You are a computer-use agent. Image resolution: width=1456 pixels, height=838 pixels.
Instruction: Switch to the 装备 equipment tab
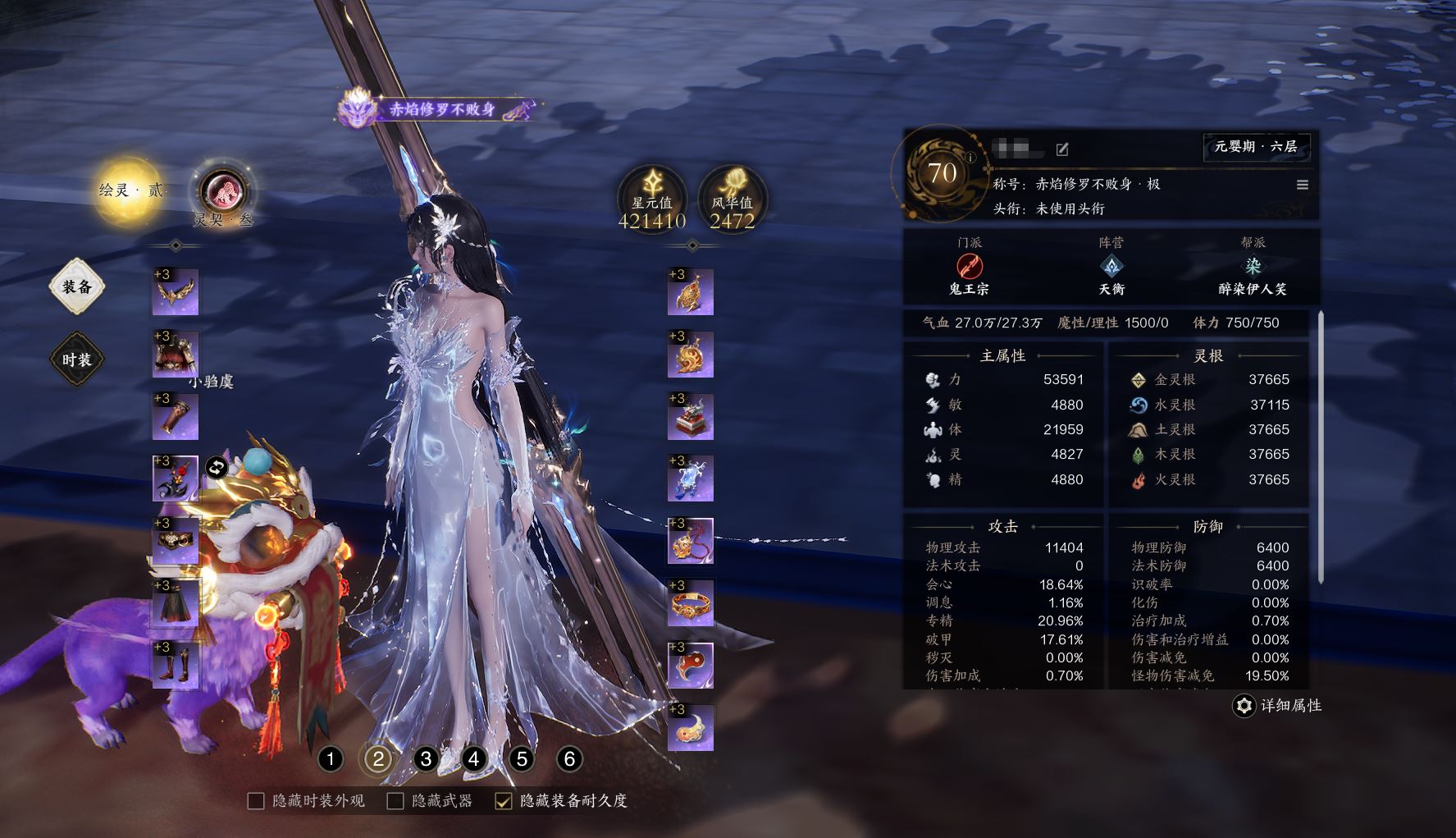pos(77,287)
